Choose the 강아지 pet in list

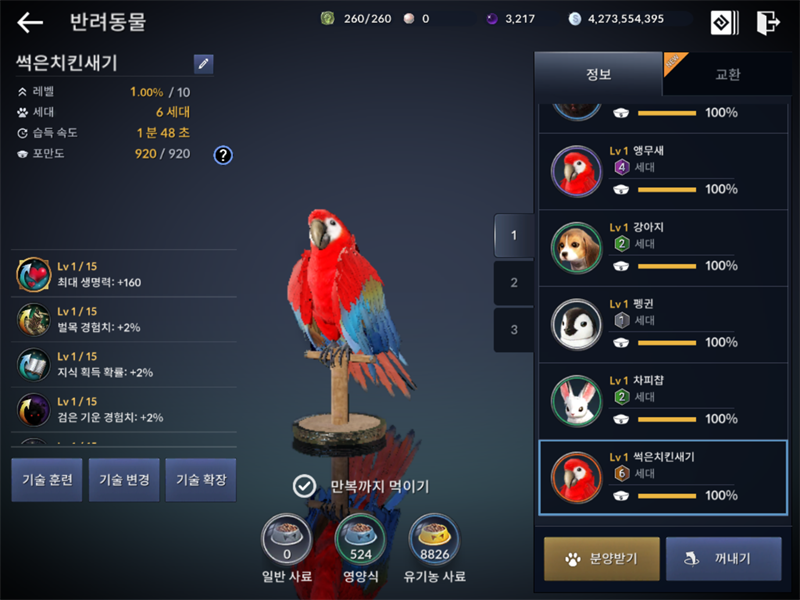(x=662, y=248)
